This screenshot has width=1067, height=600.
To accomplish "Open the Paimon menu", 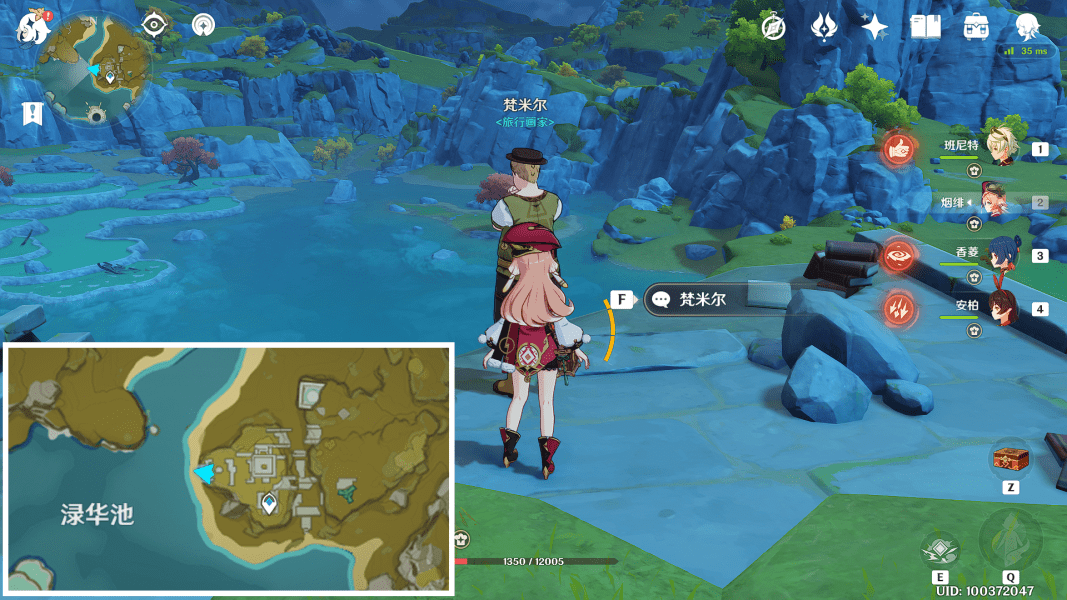I will [x=33, y=27].
